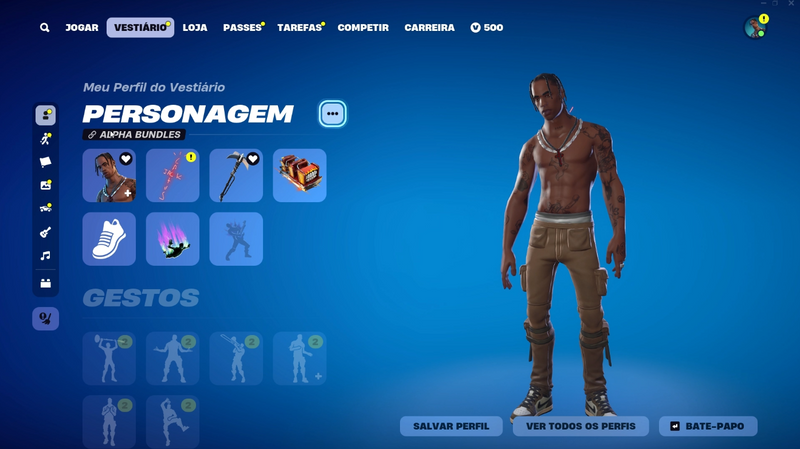This screenshot has width=800, height=449.
Task: Click the 500 V-Bucks balance
Action: [x=487, y=28]
